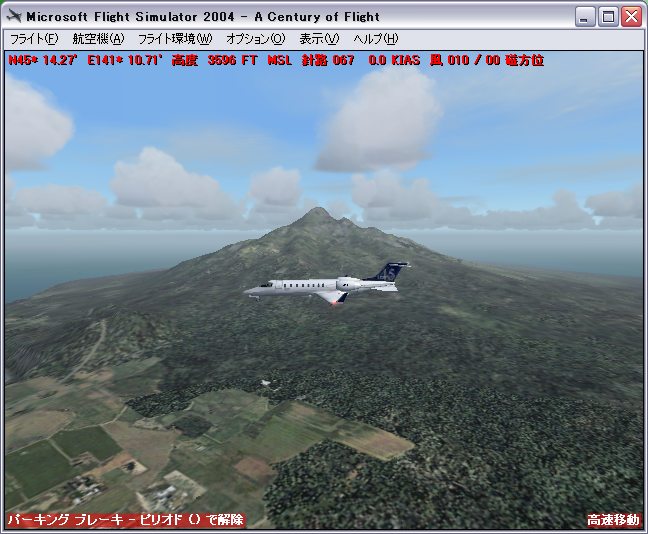Open the オプション(O) options menu

255,39
